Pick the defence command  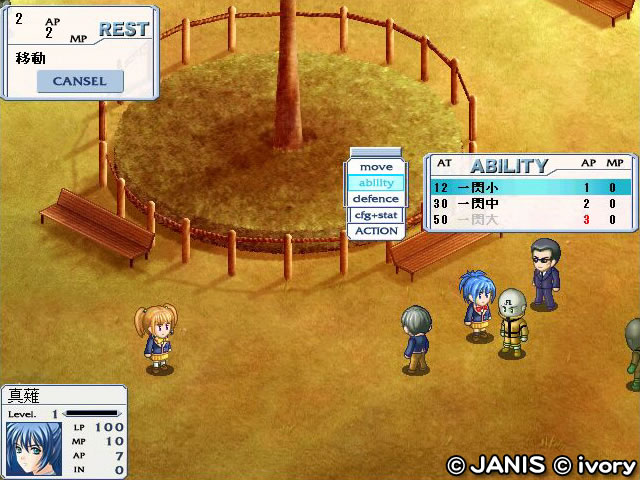pos(376,199)
